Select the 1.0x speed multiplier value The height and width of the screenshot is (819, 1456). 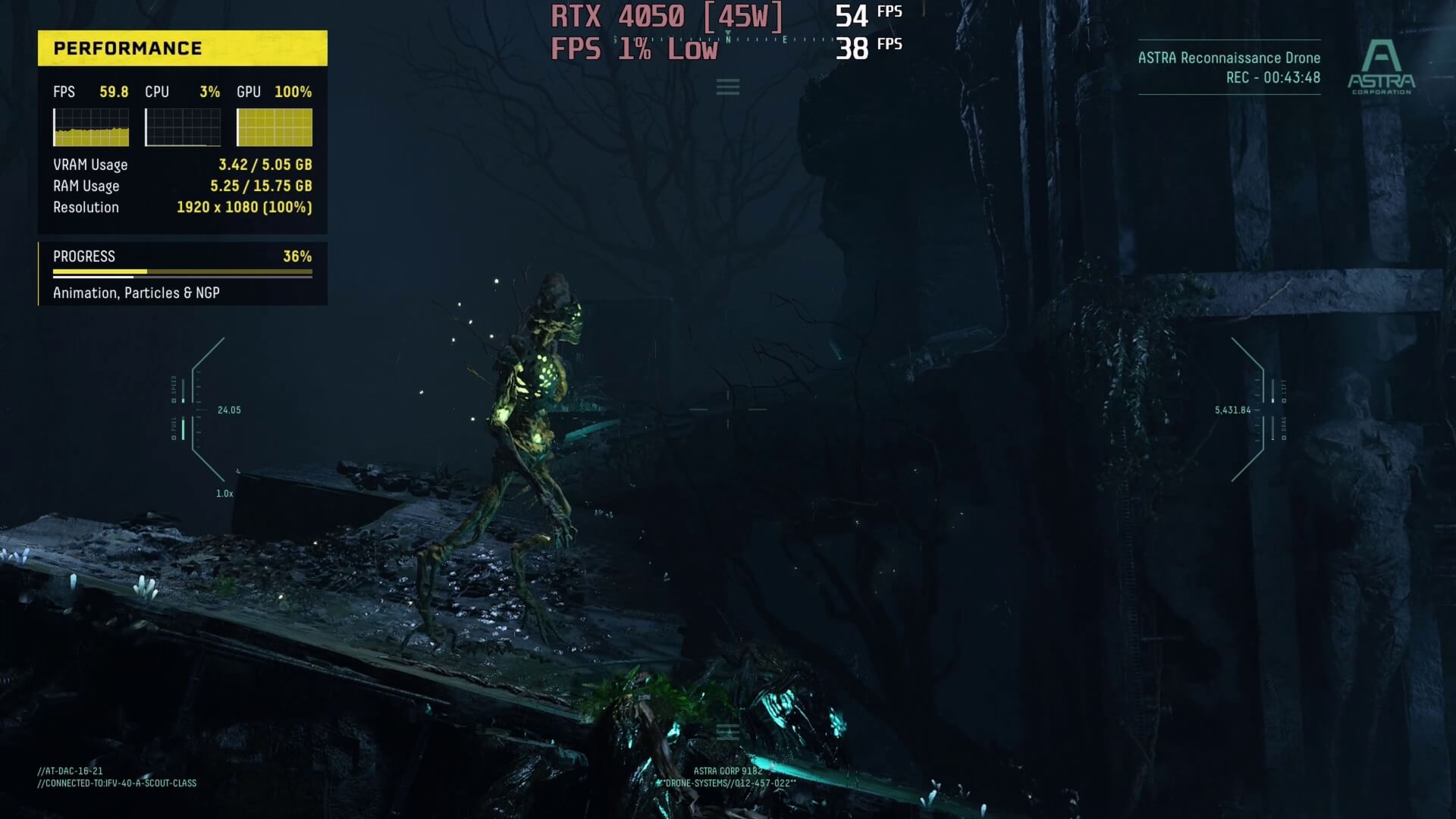[224, 492]
